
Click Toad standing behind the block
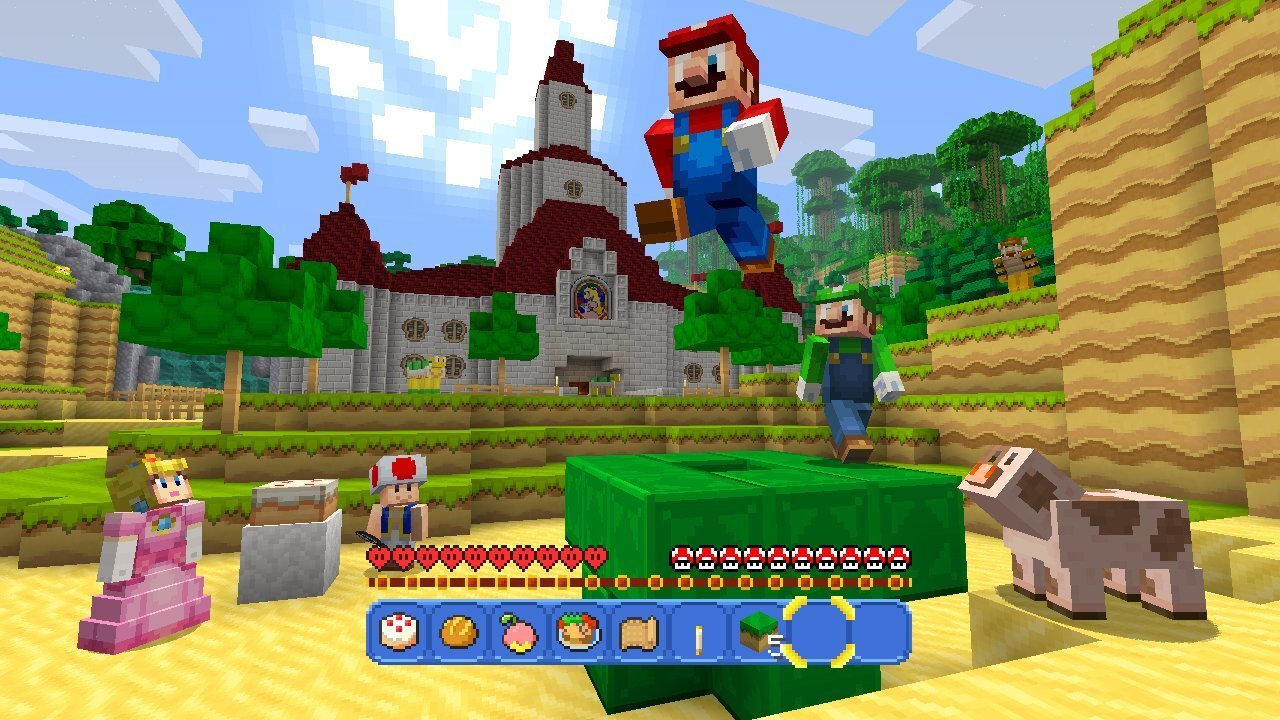[x=400, y=500]
